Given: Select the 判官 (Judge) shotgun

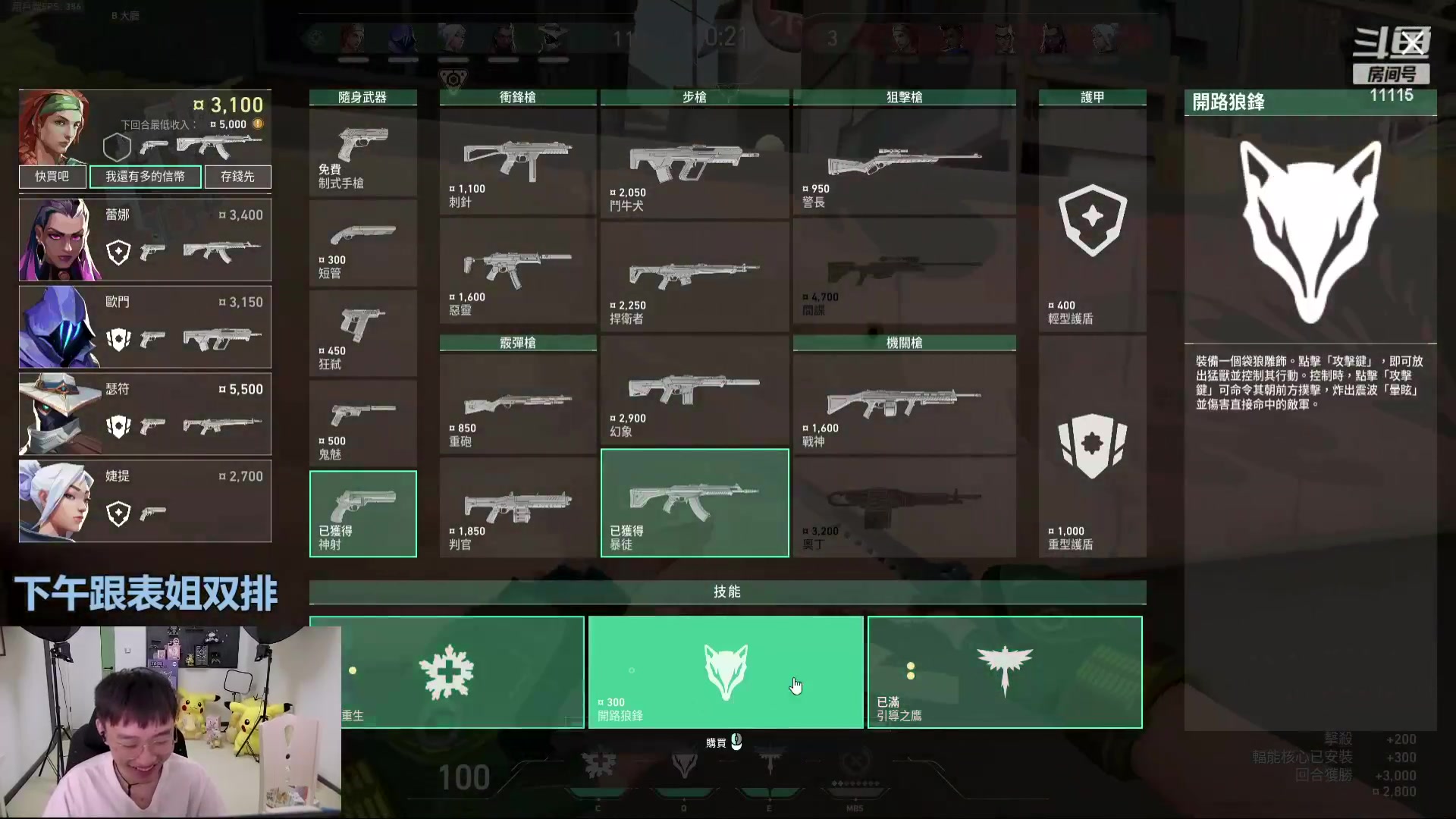Looking at the screenshot, I should [518, 507].
